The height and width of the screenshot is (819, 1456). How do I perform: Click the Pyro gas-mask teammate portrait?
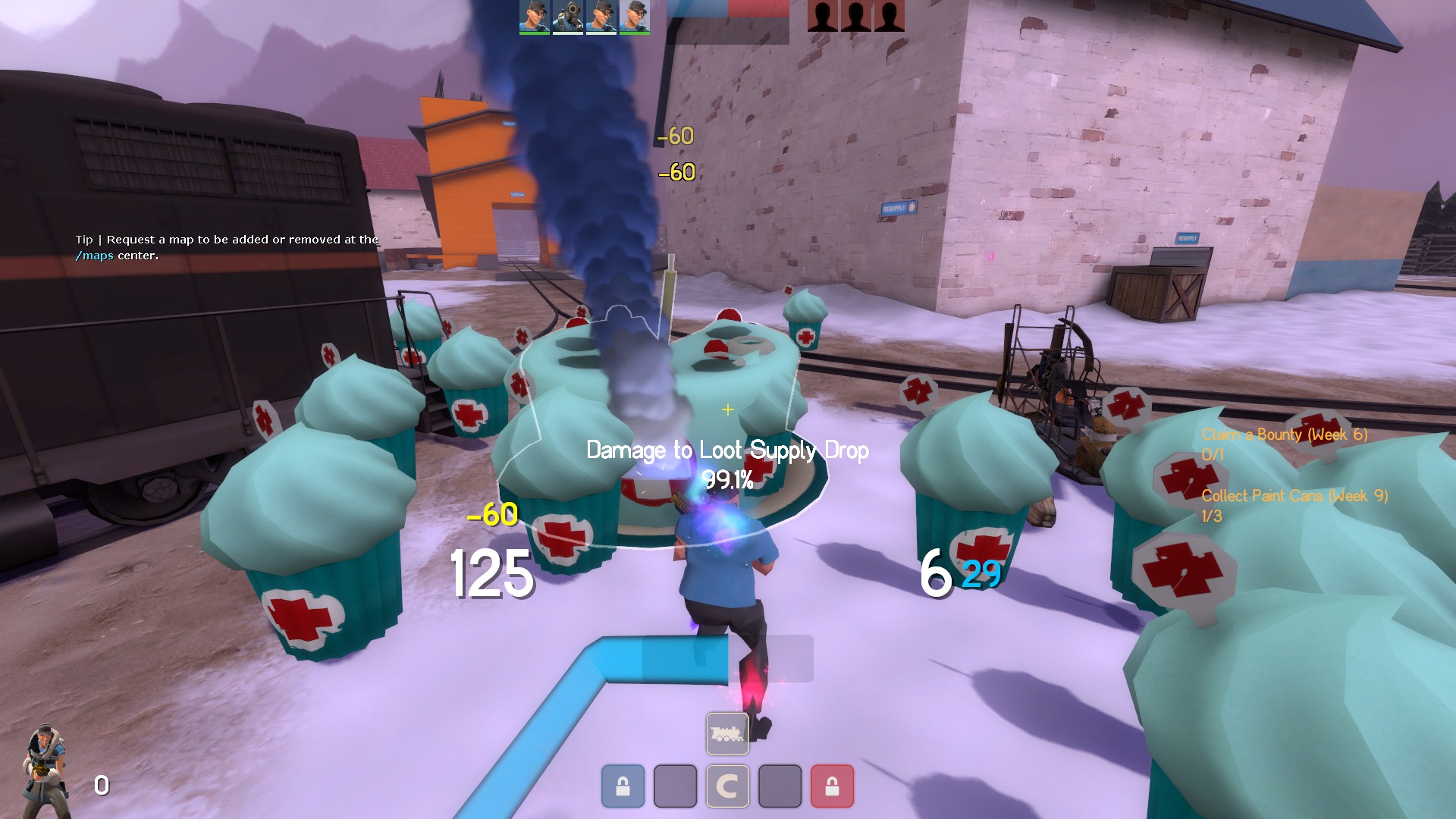(567, 17)
